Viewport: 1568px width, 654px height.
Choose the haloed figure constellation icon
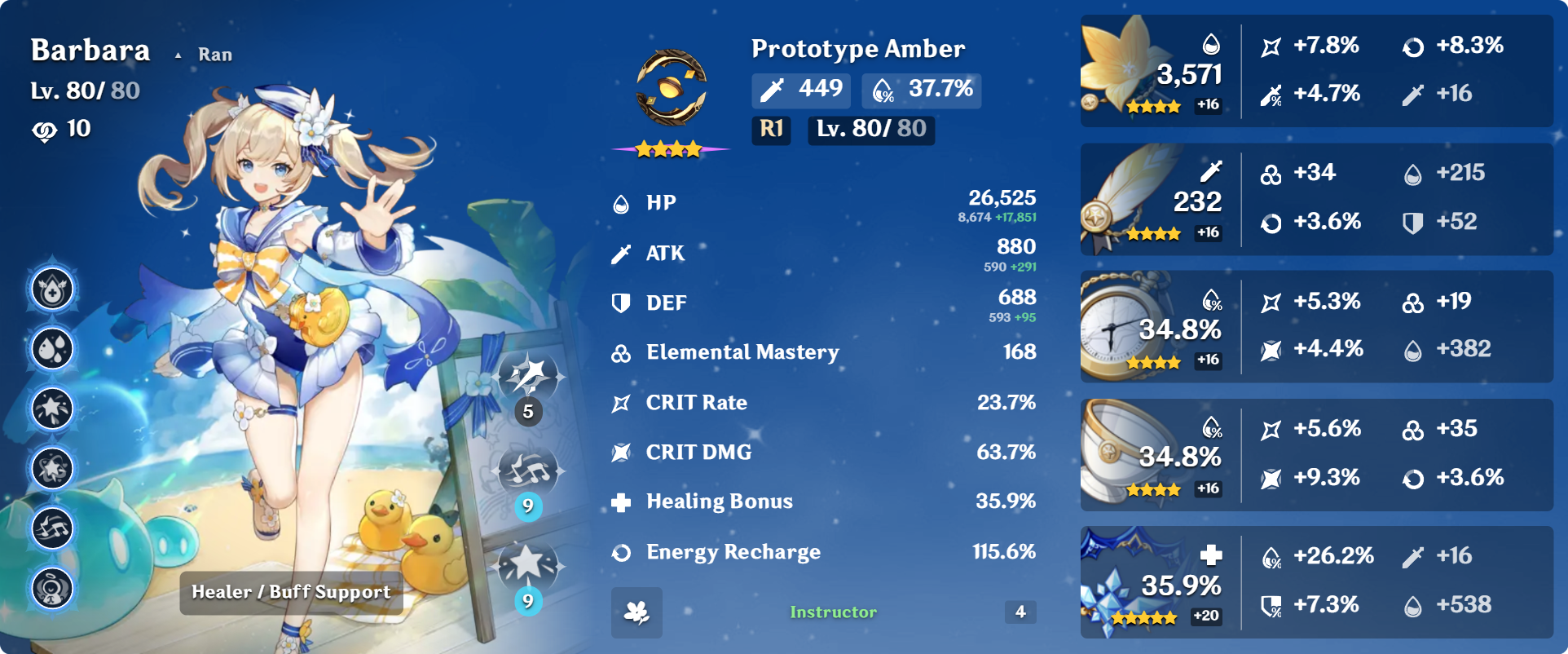click(53, 588)
